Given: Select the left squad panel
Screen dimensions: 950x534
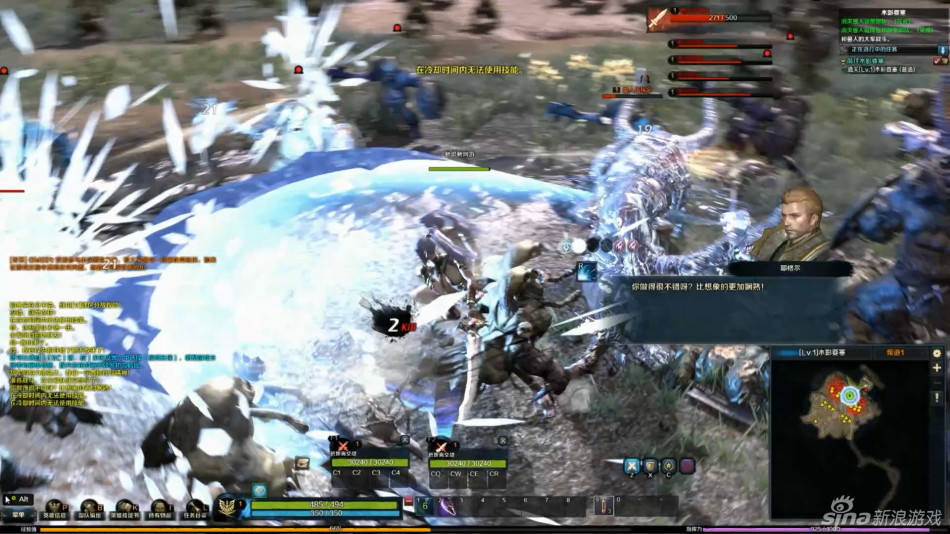Looking at the screenshot, I should (x=367, y=461).
